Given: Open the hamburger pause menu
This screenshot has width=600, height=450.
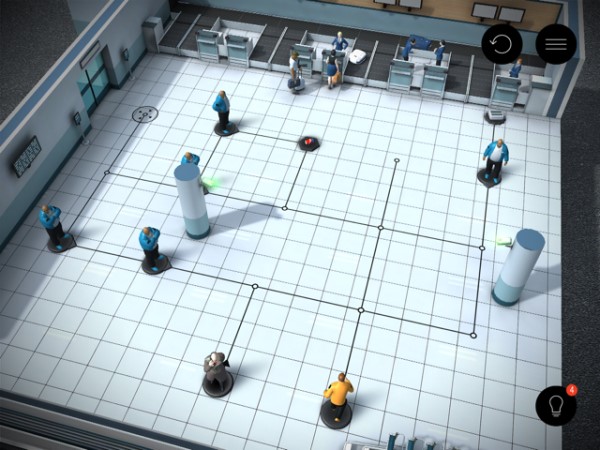Looking at the screenshot, I should (556, 44).
